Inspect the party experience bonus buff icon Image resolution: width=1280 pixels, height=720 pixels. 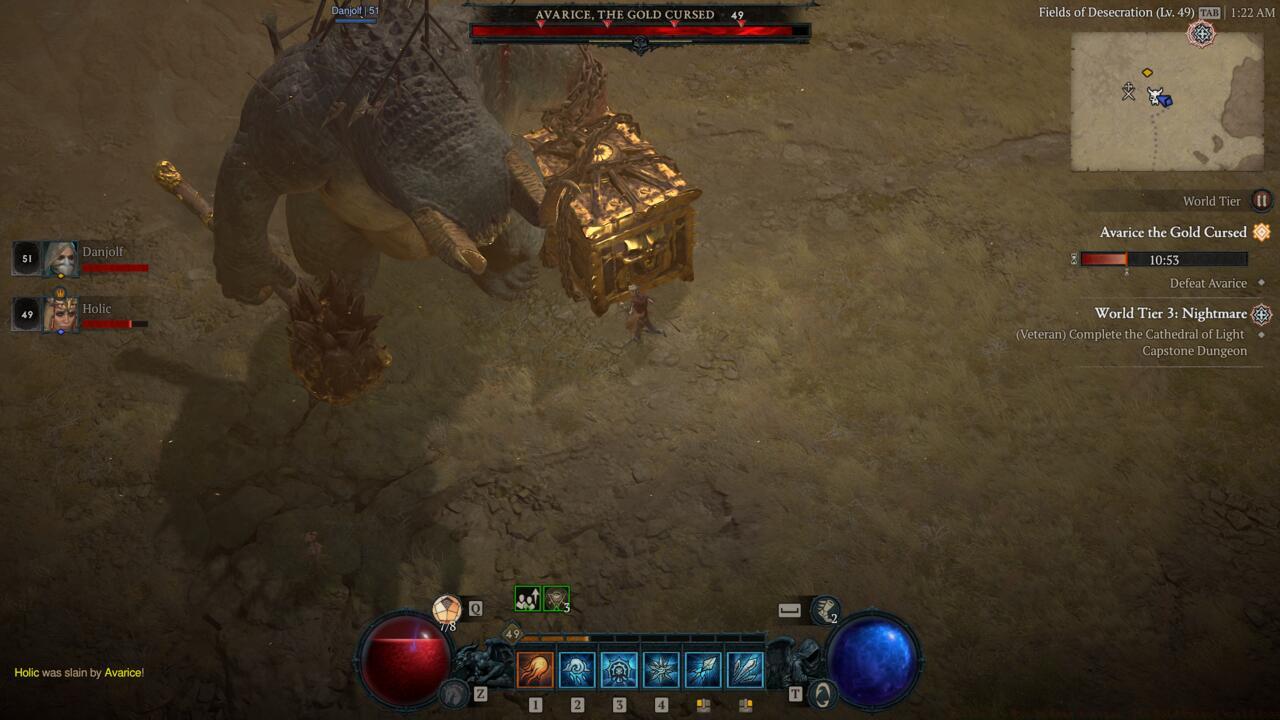527,599
